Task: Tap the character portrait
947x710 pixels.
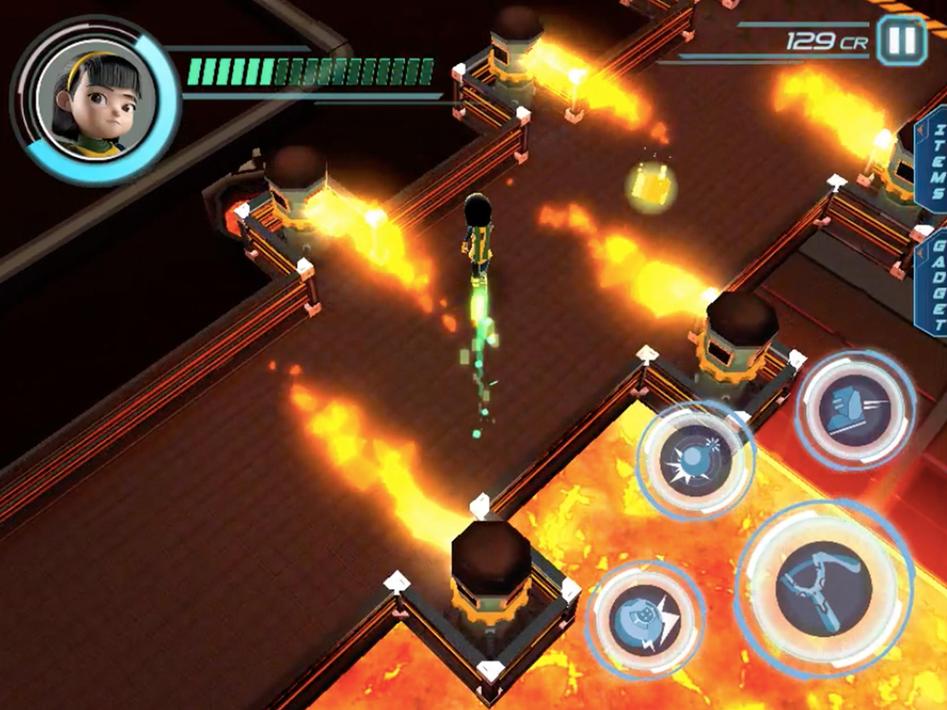Action: [95, 98]
